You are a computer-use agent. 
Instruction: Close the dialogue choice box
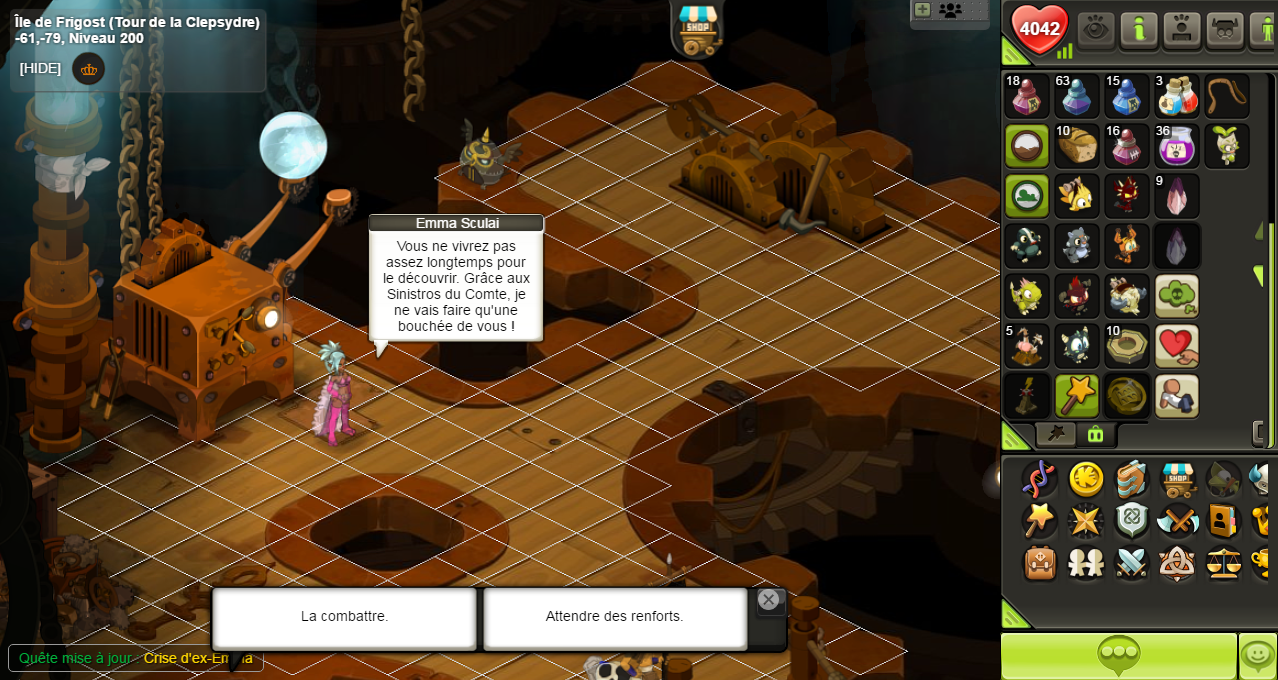(768, 600)
